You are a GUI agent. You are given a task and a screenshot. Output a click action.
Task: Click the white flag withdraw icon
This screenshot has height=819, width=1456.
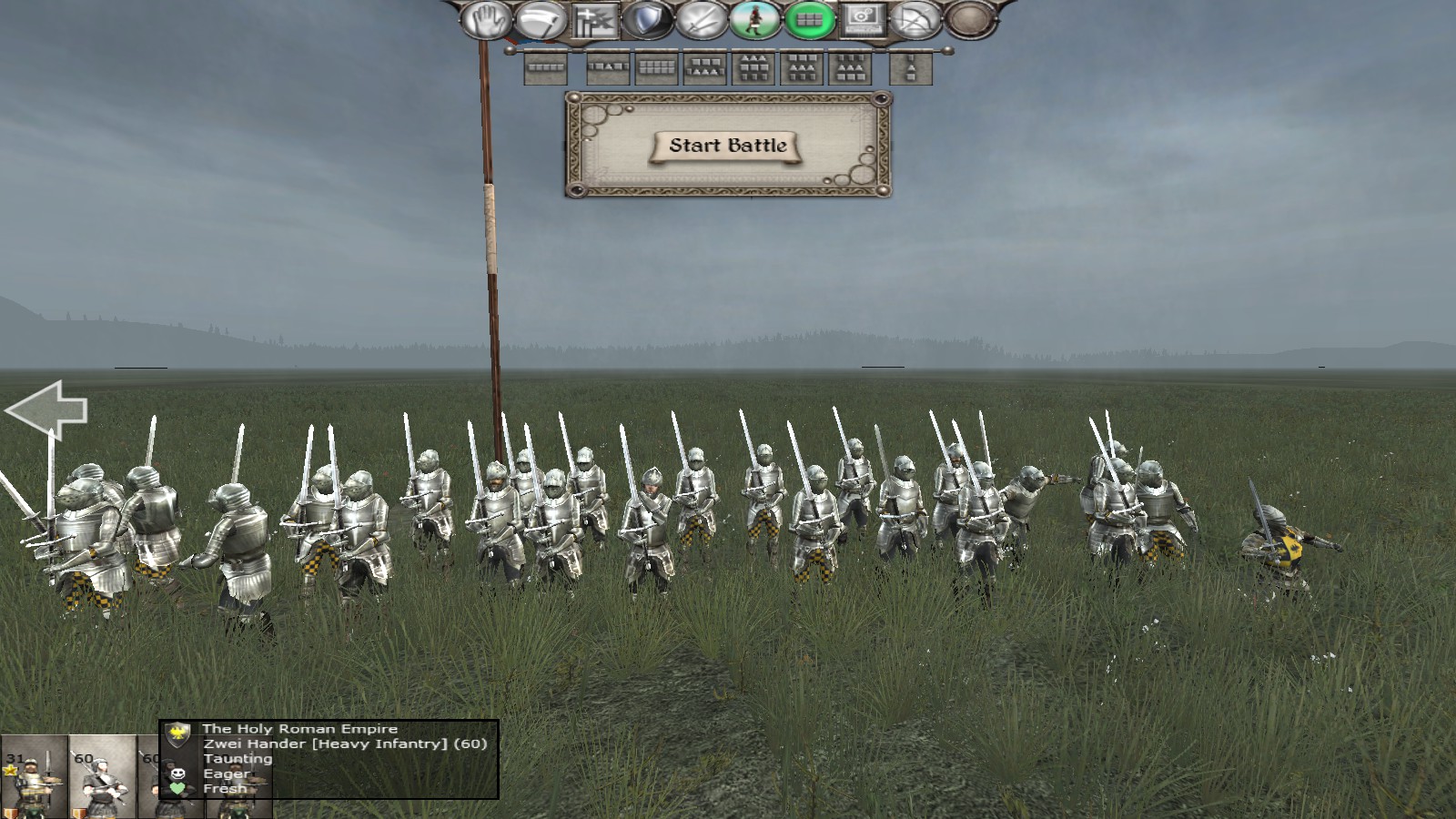click(541, 20)
